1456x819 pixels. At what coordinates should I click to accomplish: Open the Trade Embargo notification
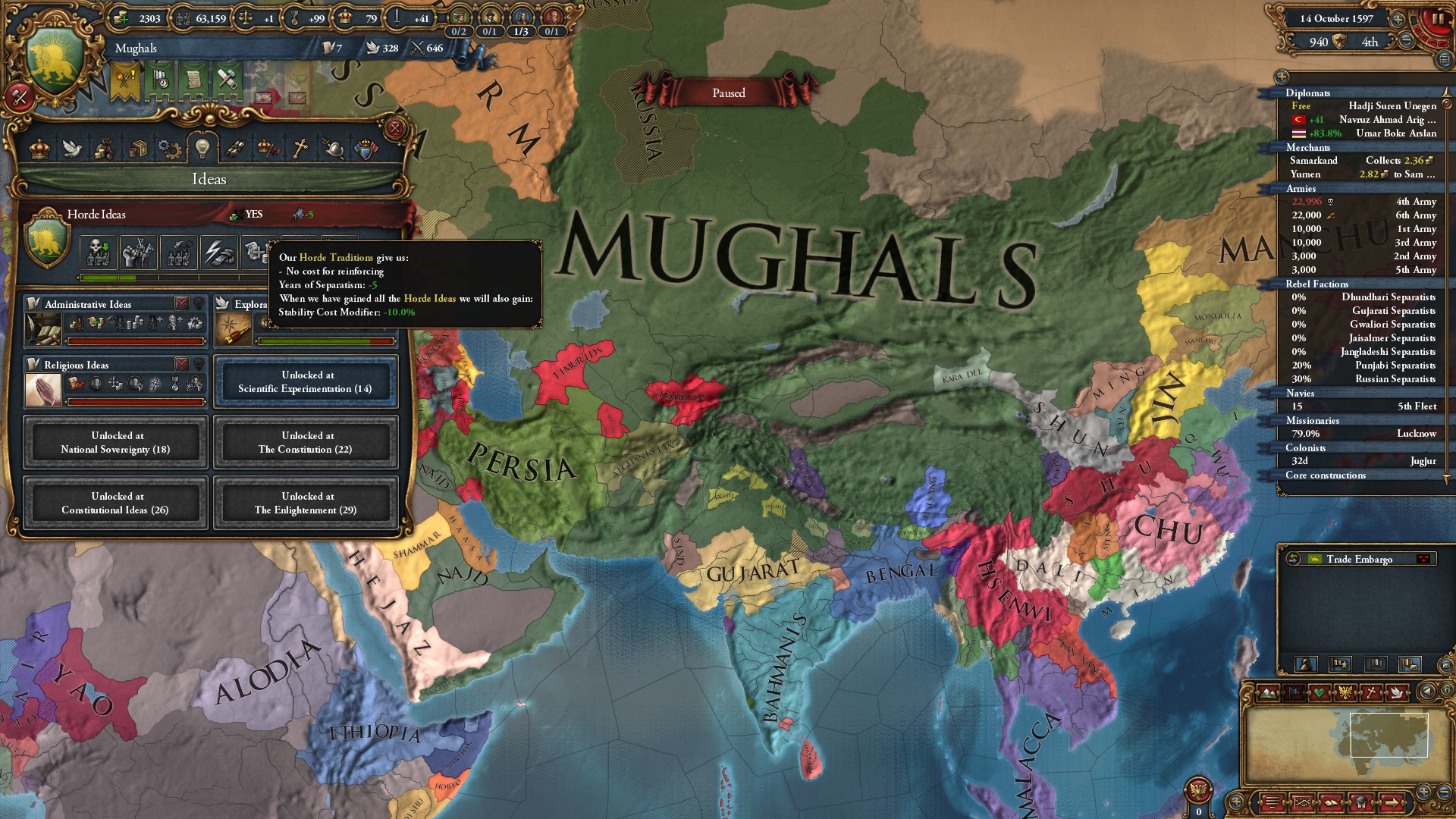click(x=1358, y=559)
